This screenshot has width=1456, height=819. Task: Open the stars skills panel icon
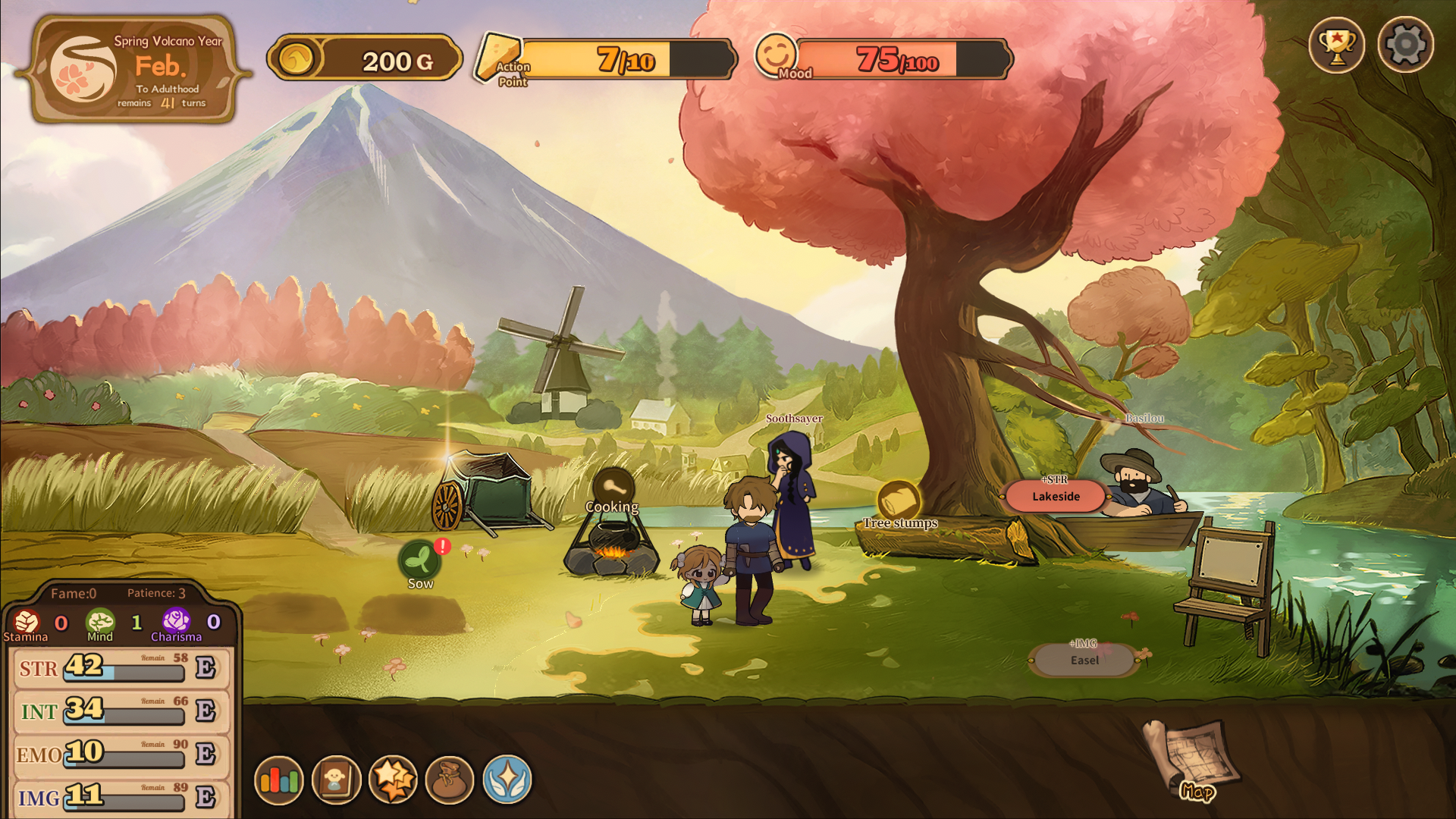pyautogui.click(x=395, y=780)
